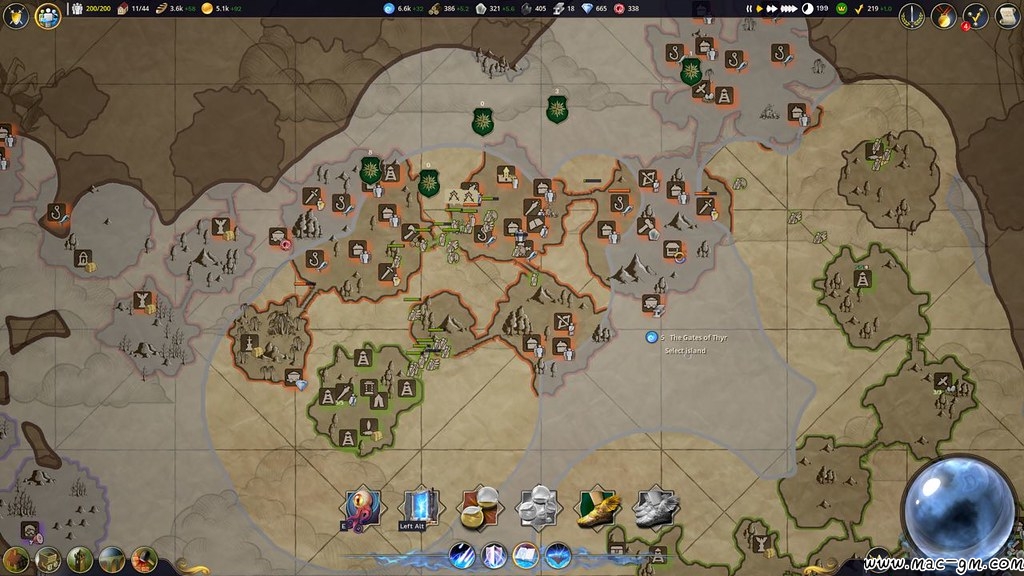Viewport: 1024px width, 576px height.
Task: Select the silver boot item
Action: 656,508
